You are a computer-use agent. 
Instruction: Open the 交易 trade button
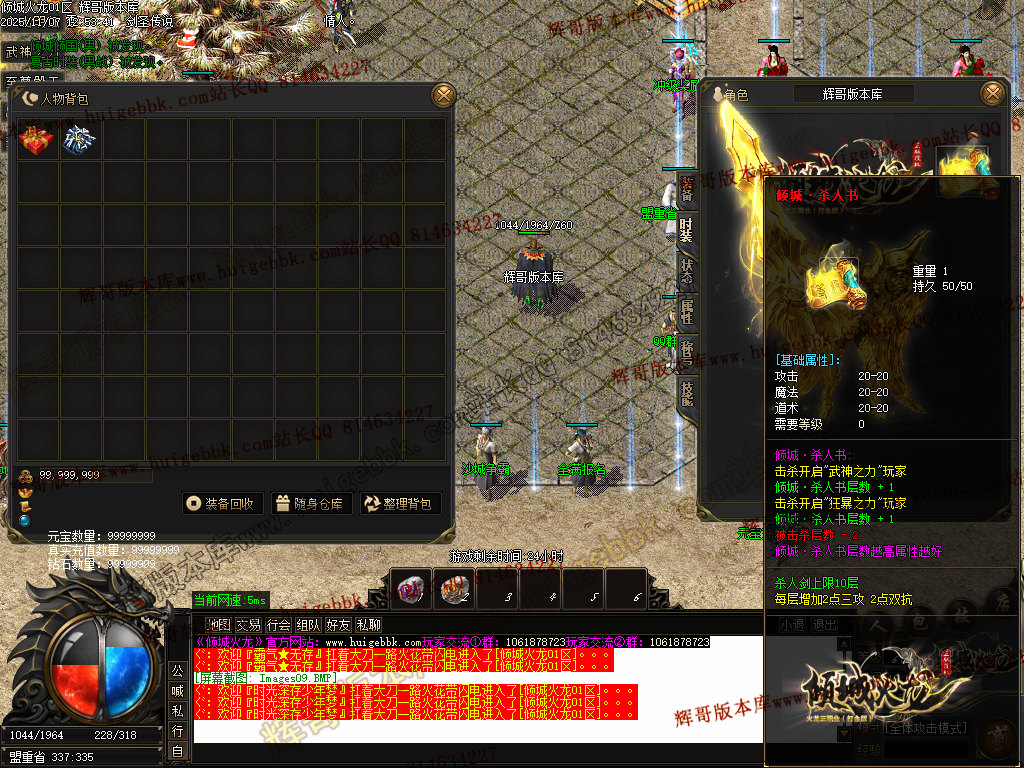tap(248, 625)
